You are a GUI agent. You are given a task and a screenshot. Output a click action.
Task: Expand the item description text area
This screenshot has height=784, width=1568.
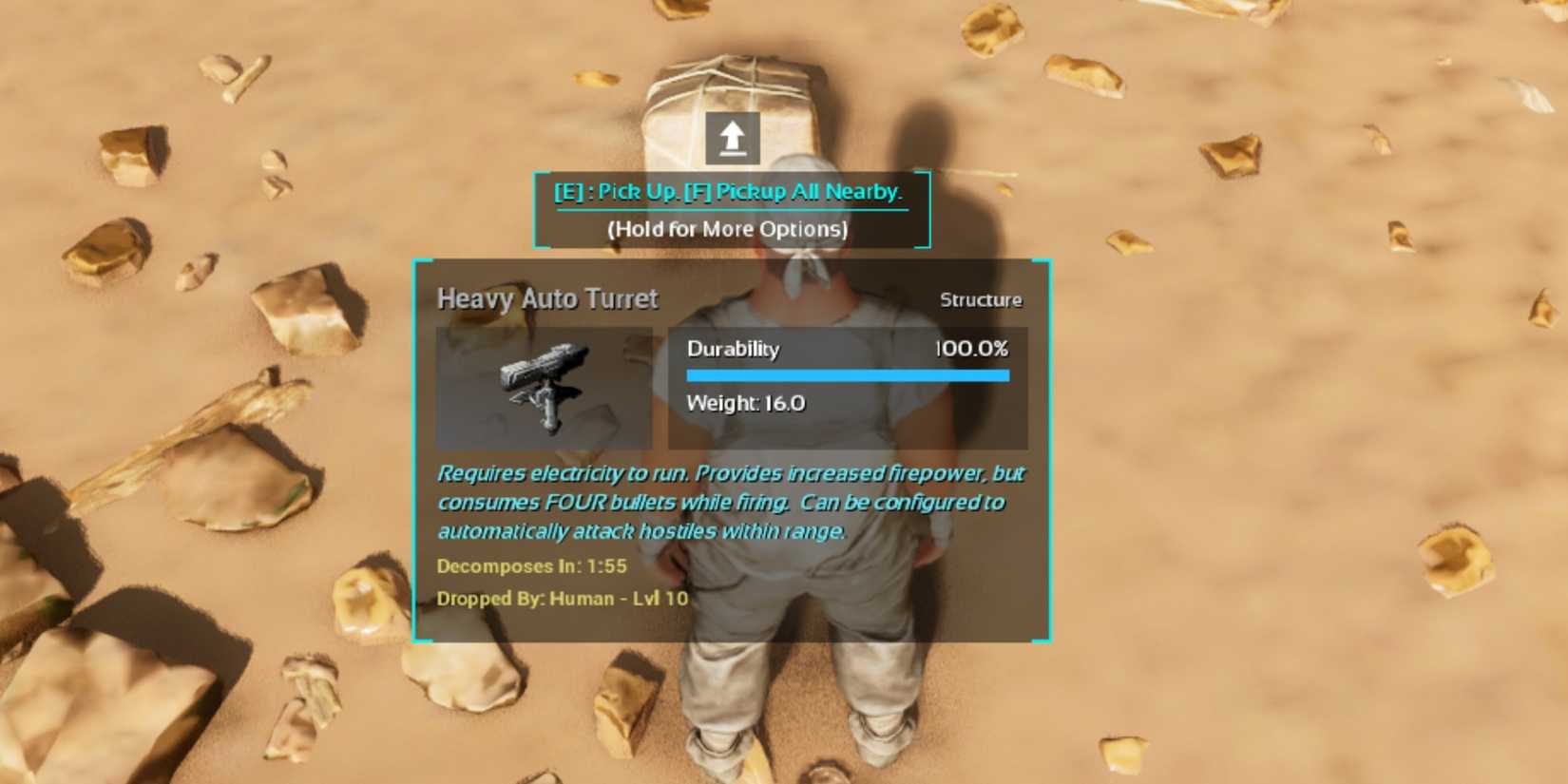(730, 502)
